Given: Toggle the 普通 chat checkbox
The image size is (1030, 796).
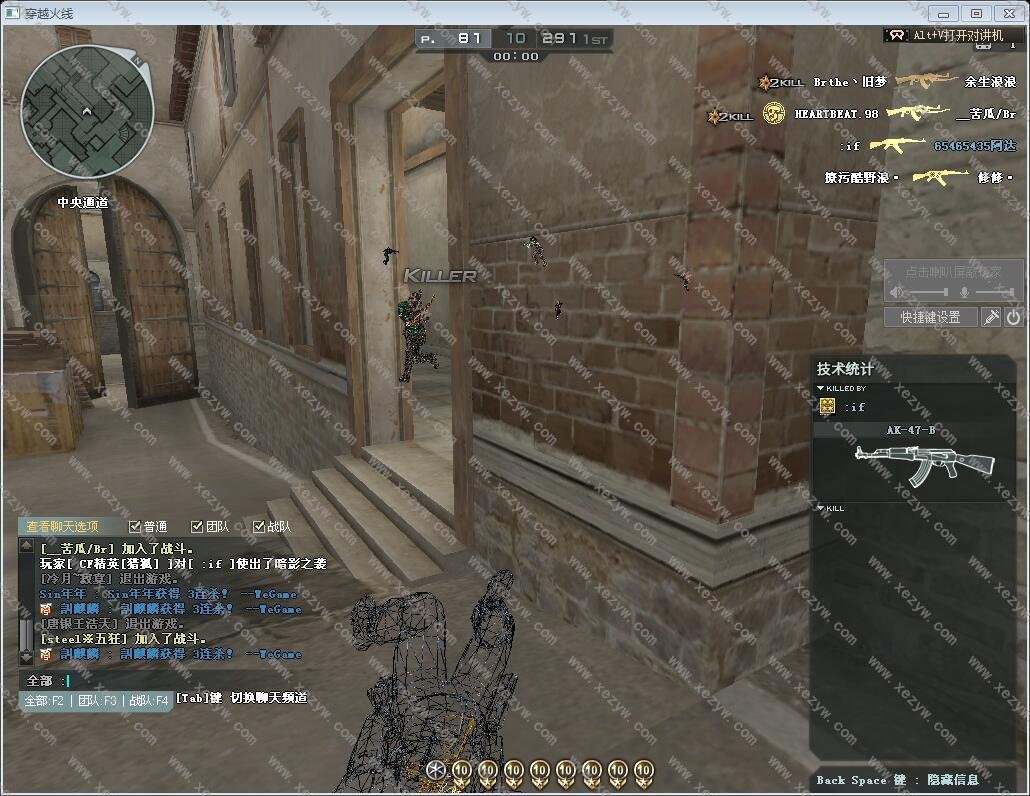Looking at the screenshot, I should pyautogui.click(x=136, y=527).
